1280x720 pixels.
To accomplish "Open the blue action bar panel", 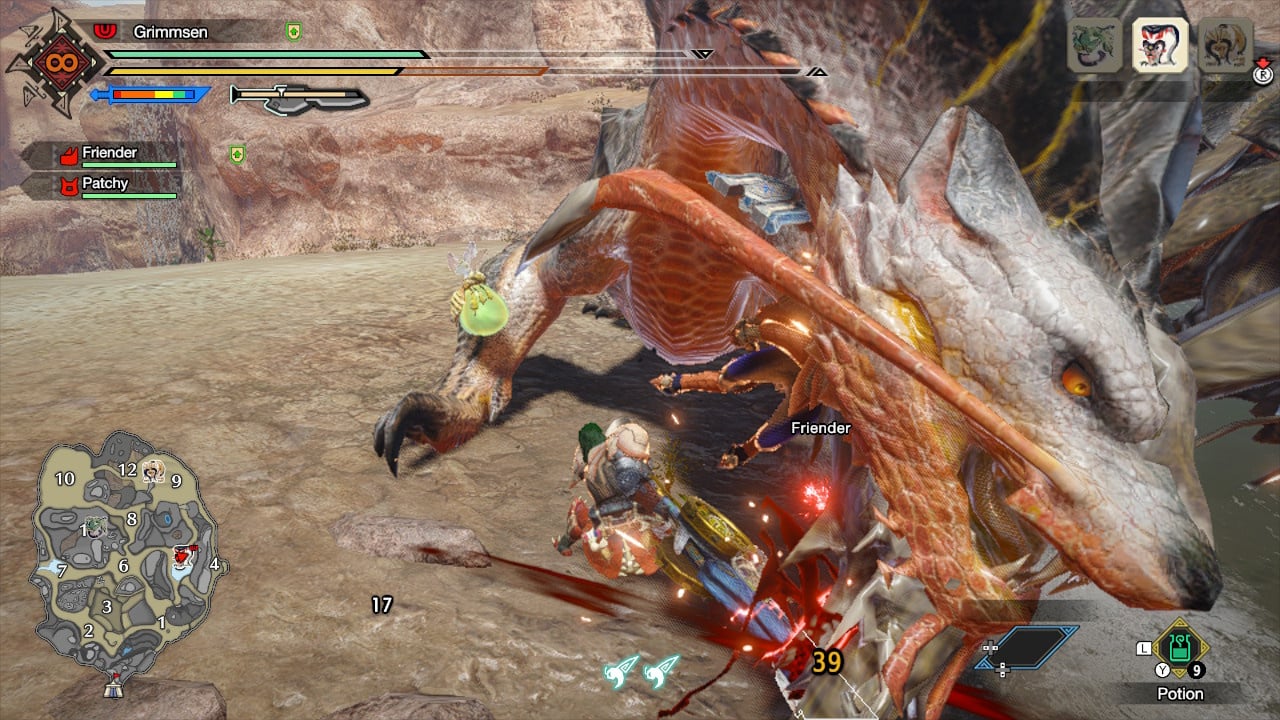I will pyautogui.click(x=1039, y=647).
